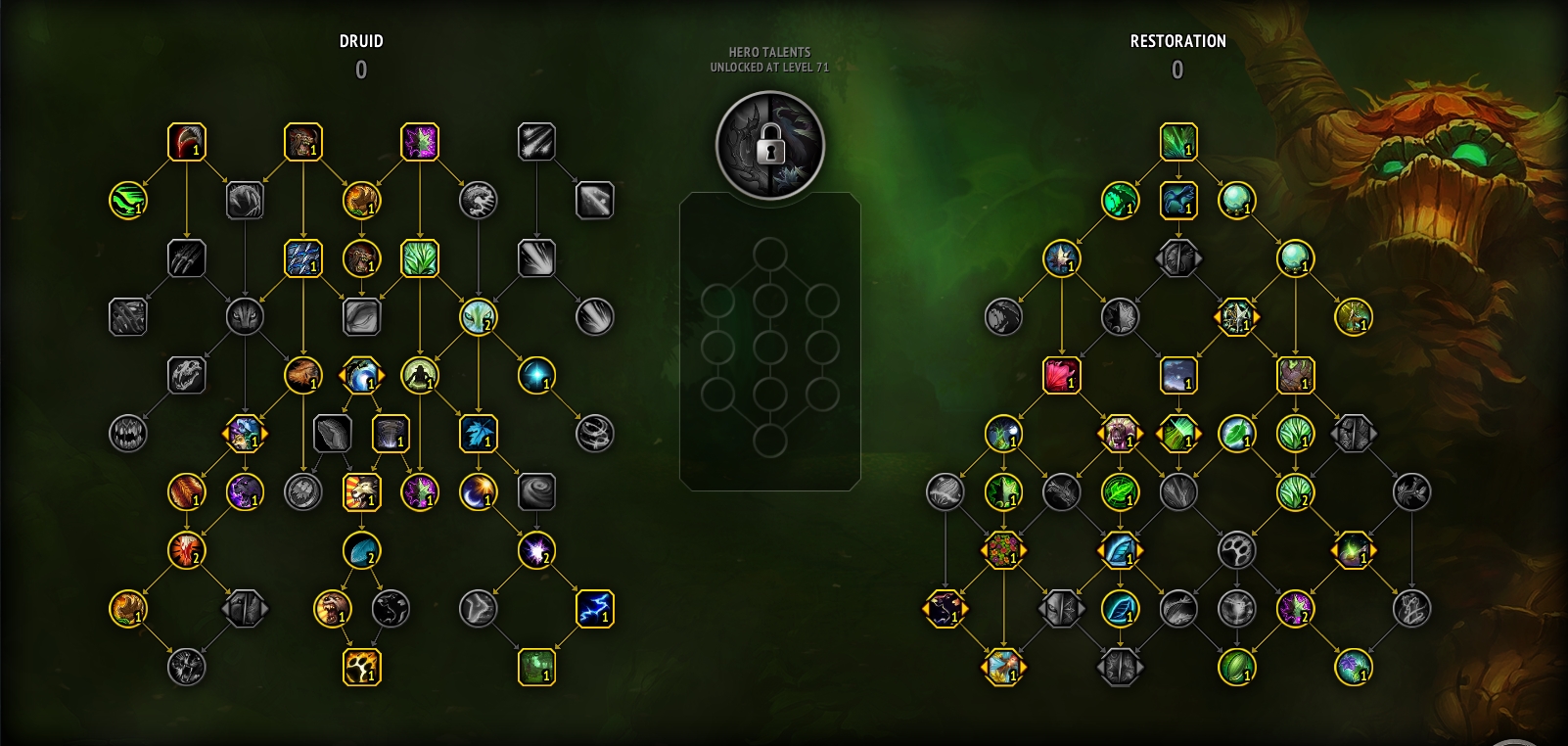This screenshot has width=1568, height=746.
Task: Open the RESTORATION talent tab
Action: [x=1177, y=41]
